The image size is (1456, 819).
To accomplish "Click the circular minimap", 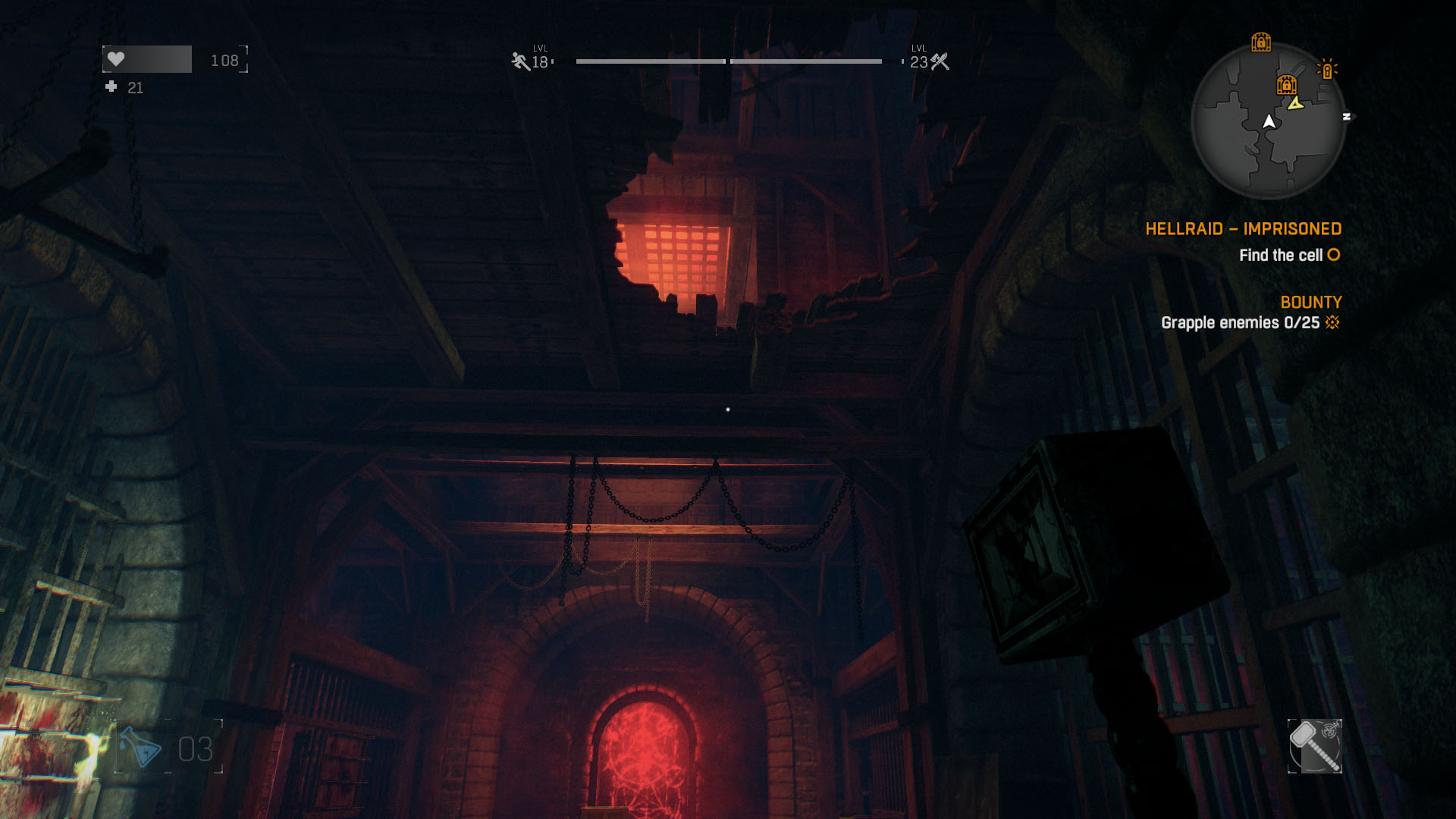I will click(x=1267, y=121).
